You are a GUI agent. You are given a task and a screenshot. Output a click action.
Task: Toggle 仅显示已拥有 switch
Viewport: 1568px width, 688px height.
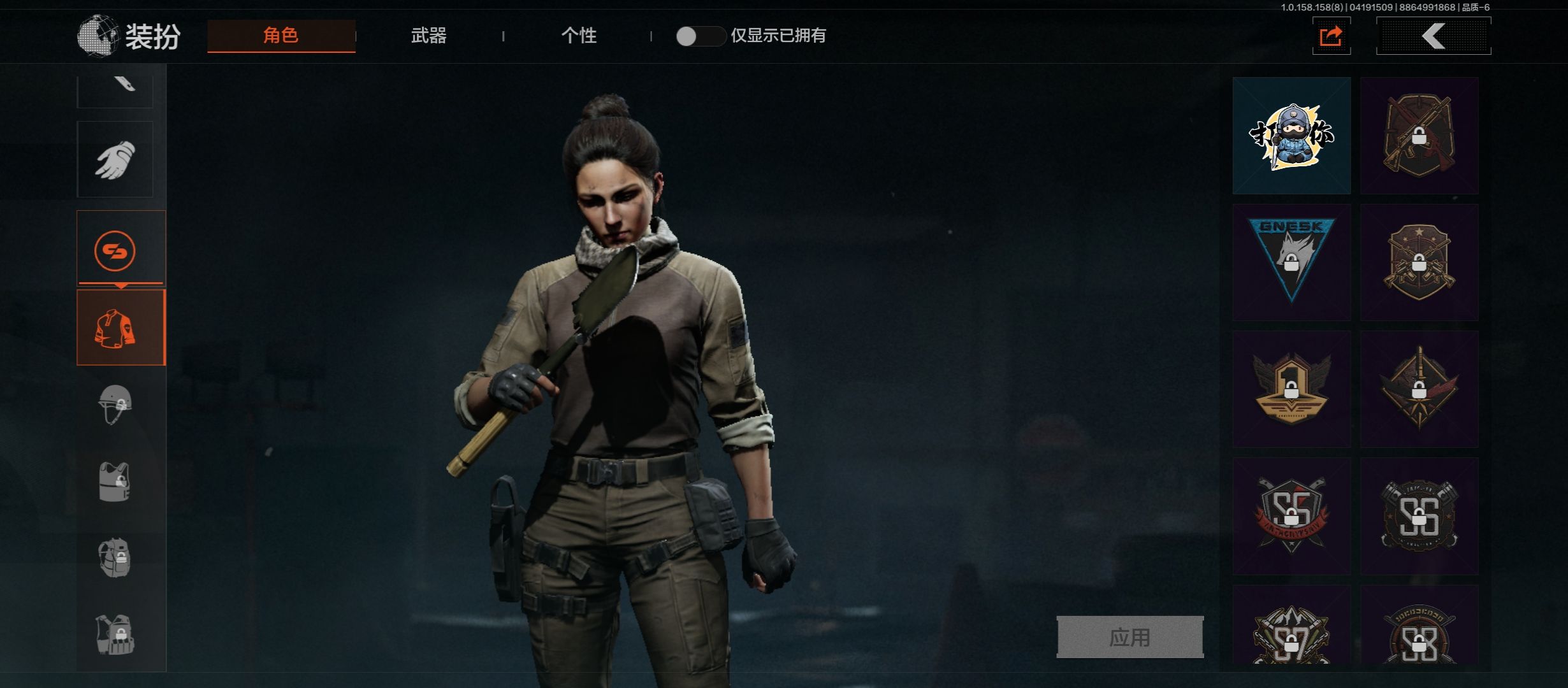(700, 36)
